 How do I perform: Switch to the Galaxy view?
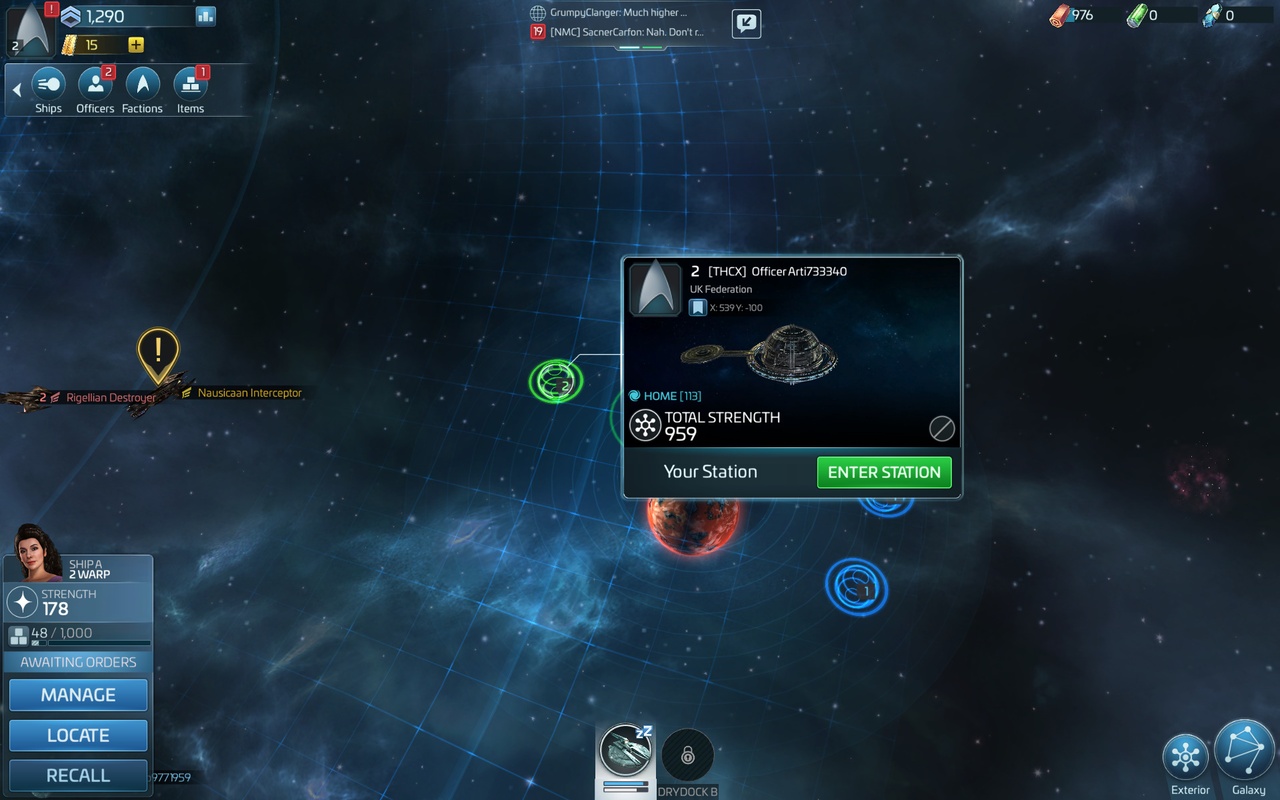pyautogui.click(x=1245, y=752)
